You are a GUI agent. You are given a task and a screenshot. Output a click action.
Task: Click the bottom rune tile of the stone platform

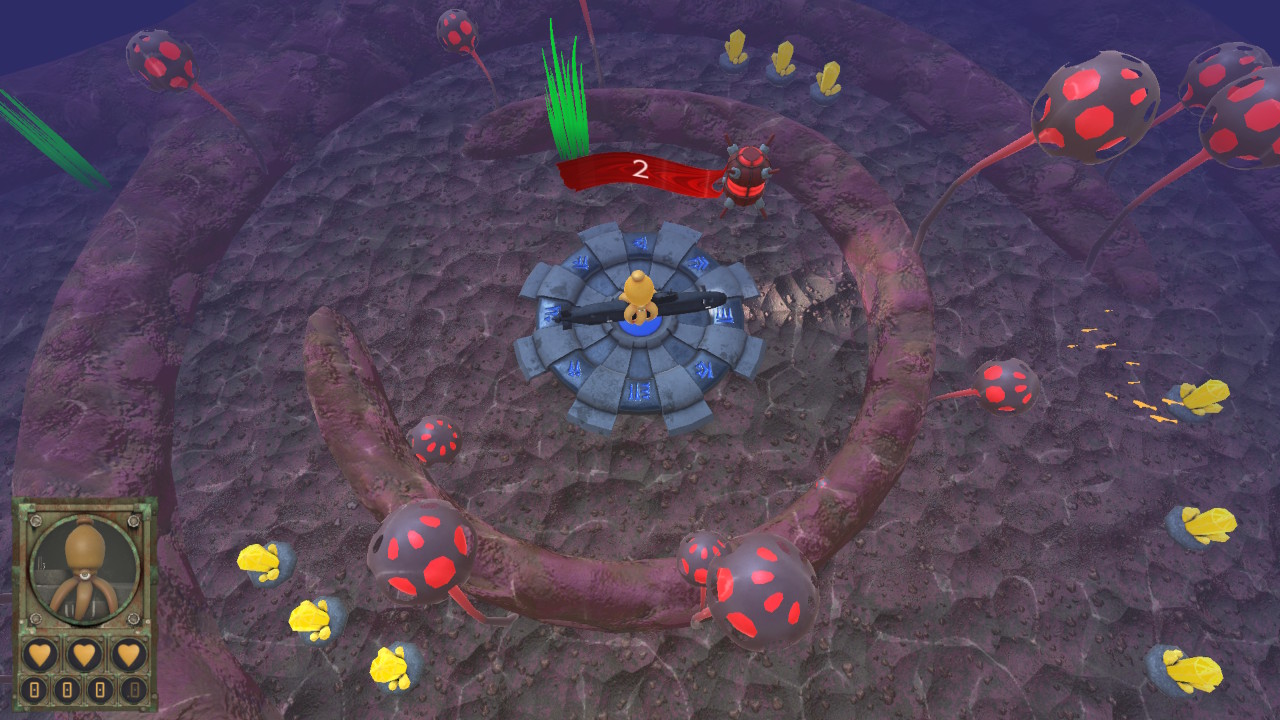click(x=639, y=391)
